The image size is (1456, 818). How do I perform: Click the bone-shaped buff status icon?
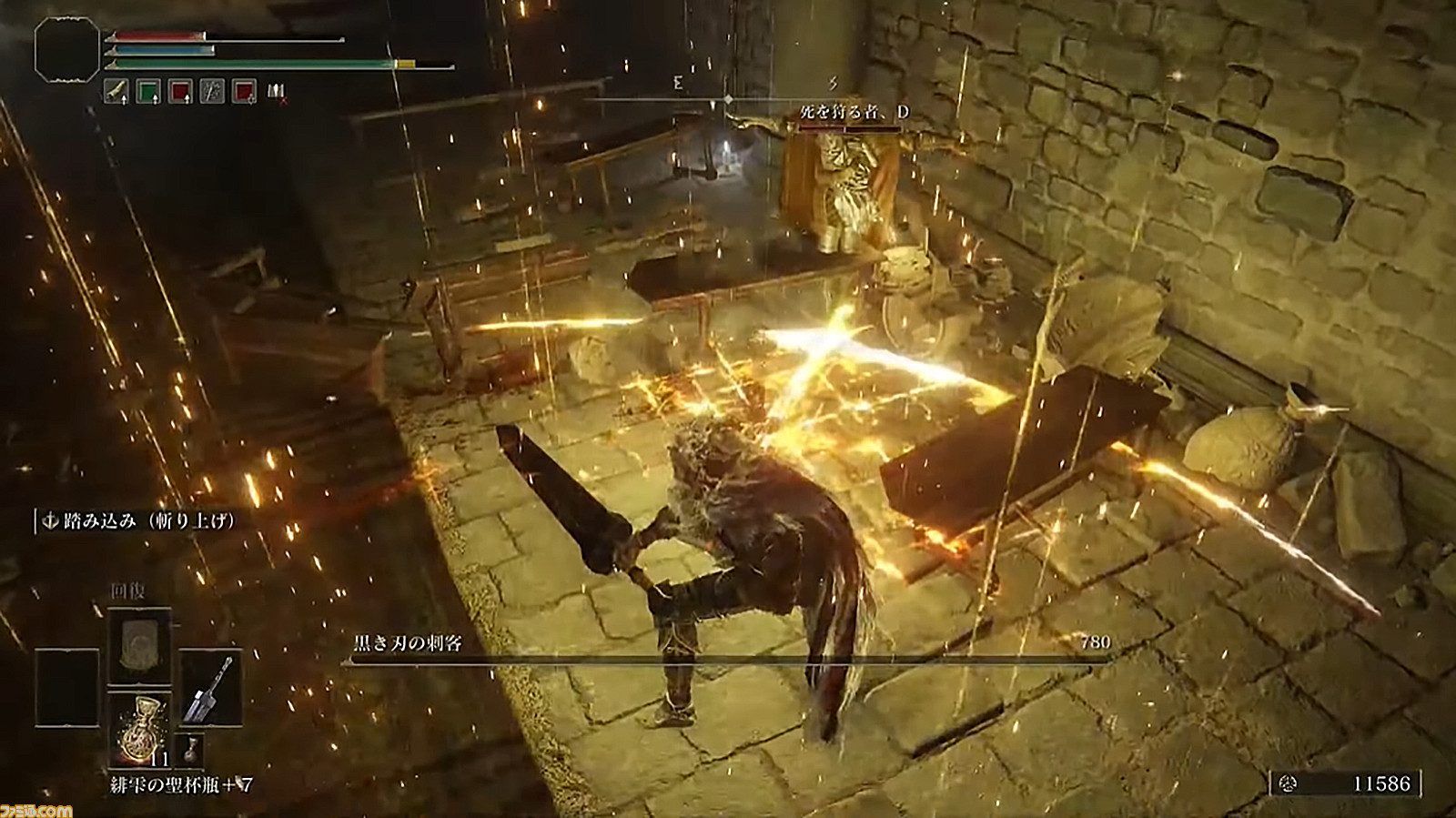pyautogui.click(x=116, y=91)
